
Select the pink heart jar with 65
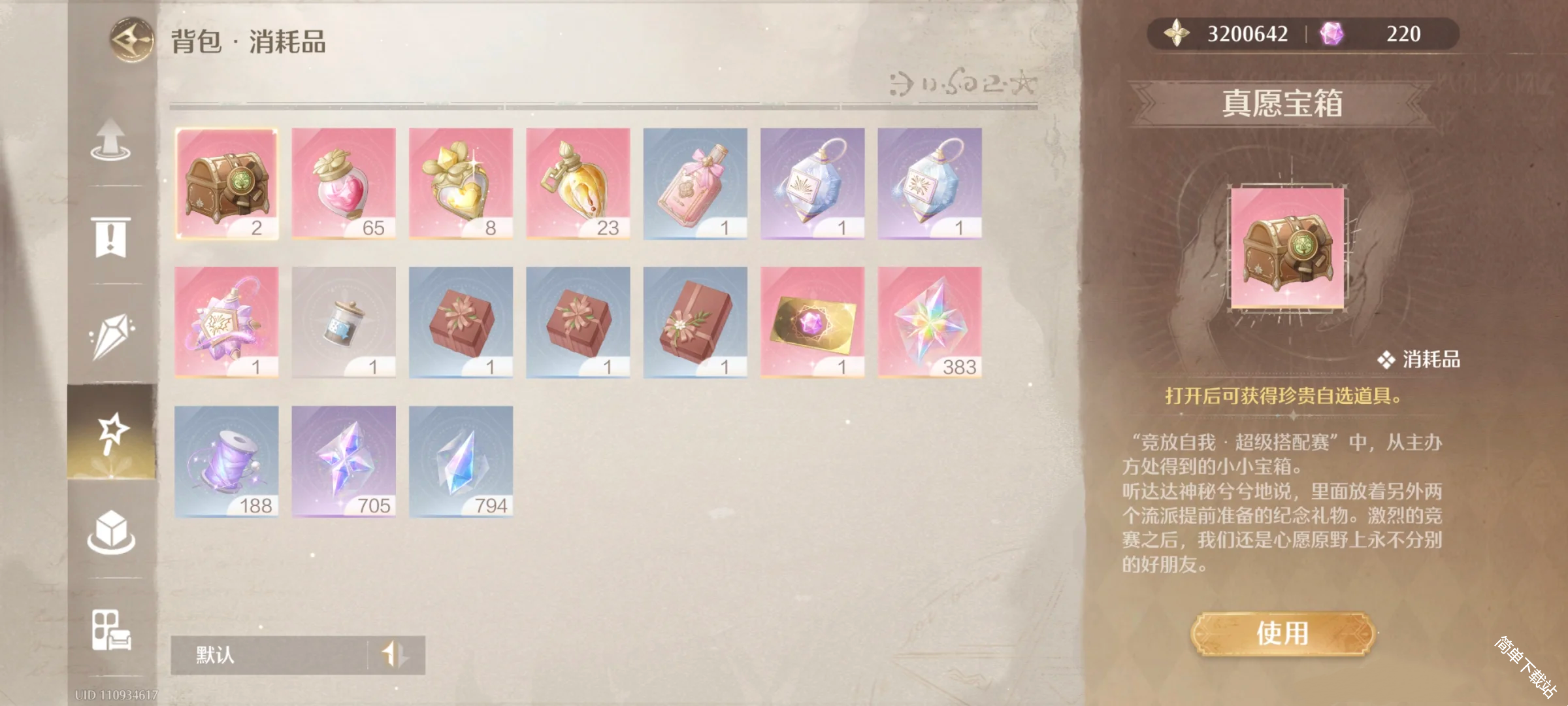point(344,184)
